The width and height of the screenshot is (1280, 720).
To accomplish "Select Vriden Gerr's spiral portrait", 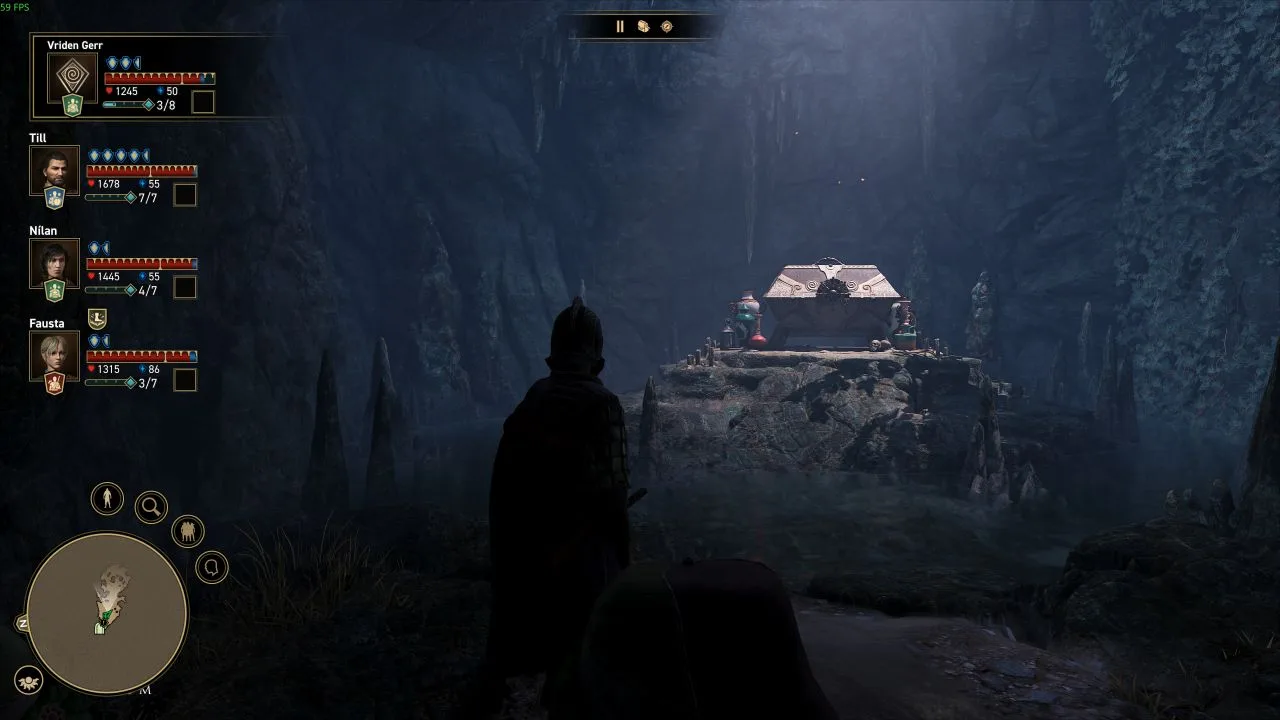I will (73, 79).
